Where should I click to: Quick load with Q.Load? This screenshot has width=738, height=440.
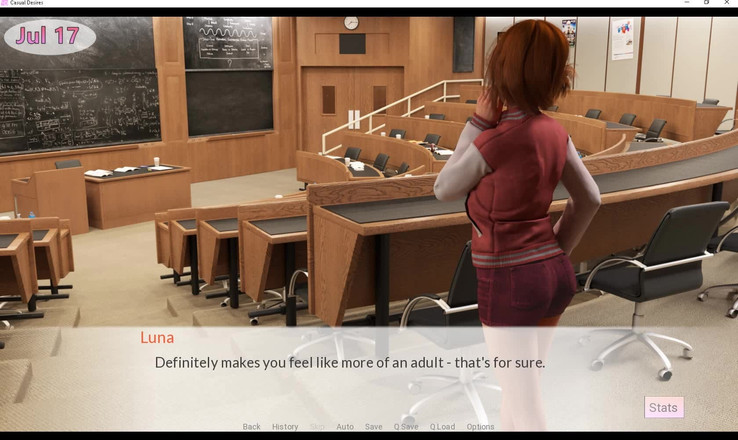[442, 427]
